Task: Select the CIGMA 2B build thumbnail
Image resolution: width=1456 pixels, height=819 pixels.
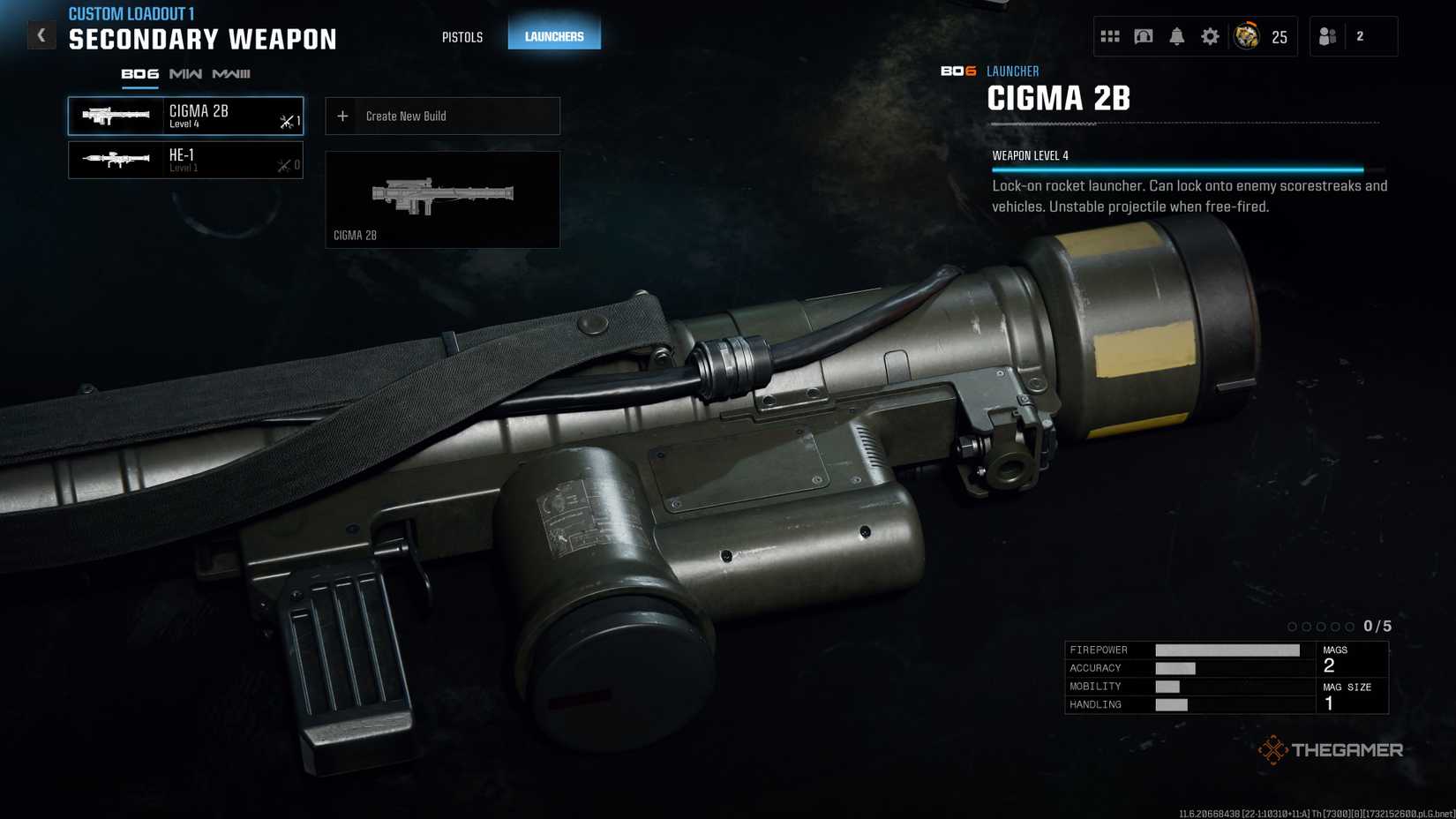Action: 442,199
